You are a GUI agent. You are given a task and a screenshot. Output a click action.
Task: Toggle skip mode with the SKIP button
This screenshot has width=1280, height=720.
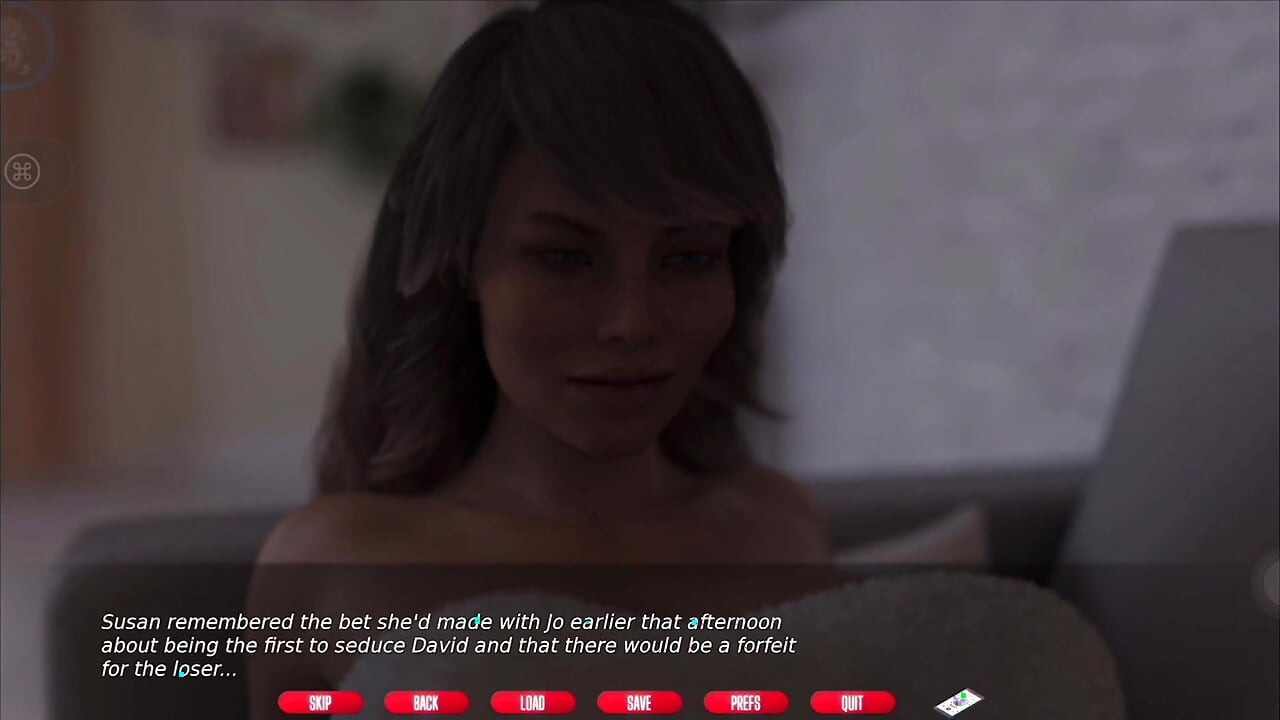point(320,702)
